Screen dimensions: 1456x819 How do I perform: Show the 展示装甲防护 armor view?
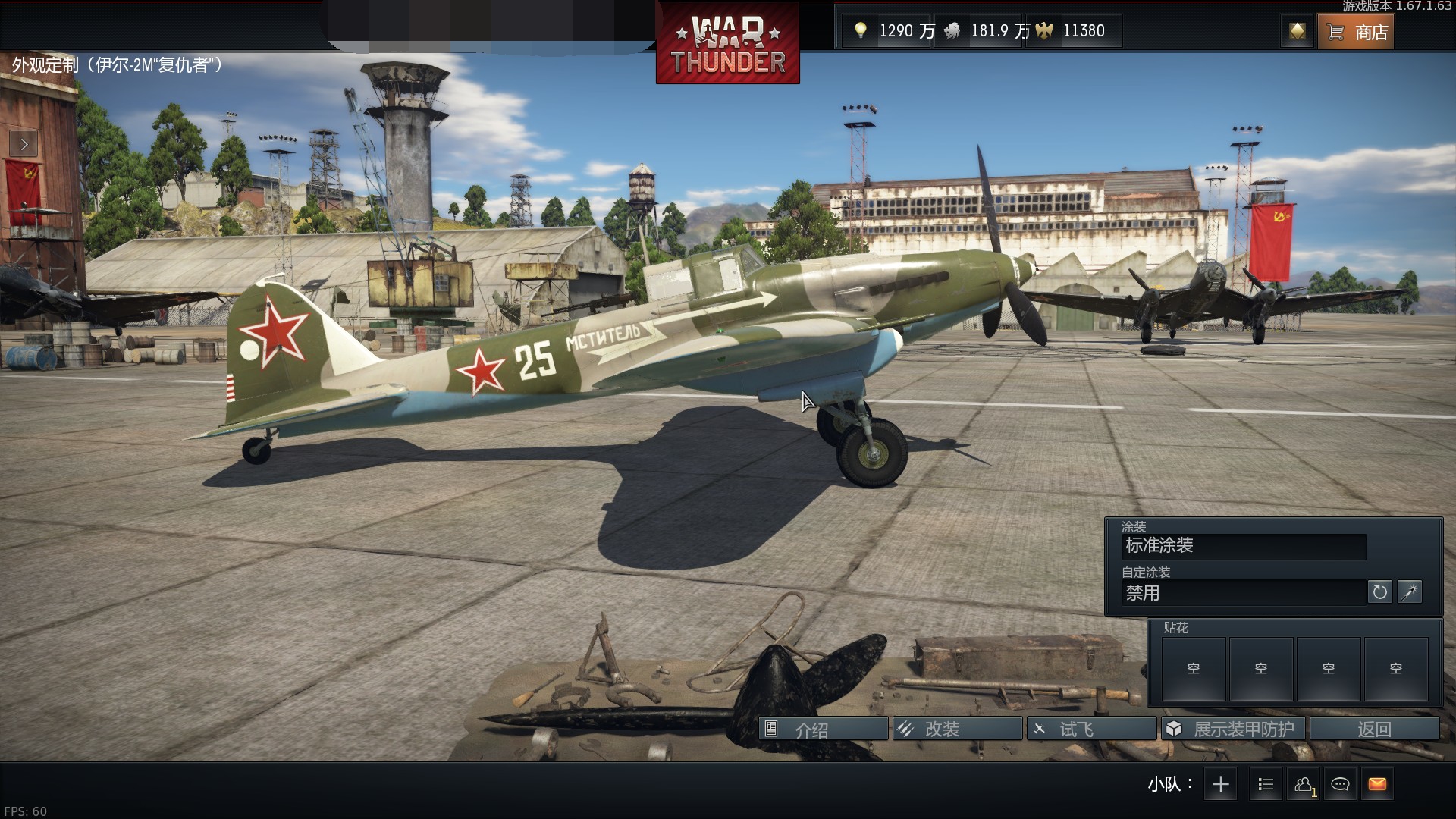click(x=1233, y=730)
